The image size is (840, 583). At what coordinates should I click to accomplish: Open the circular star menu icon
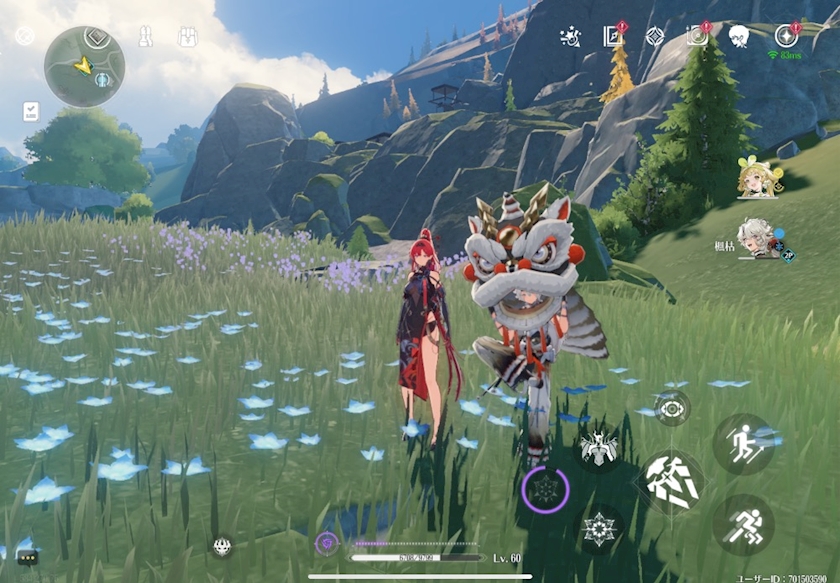point(787,36)
